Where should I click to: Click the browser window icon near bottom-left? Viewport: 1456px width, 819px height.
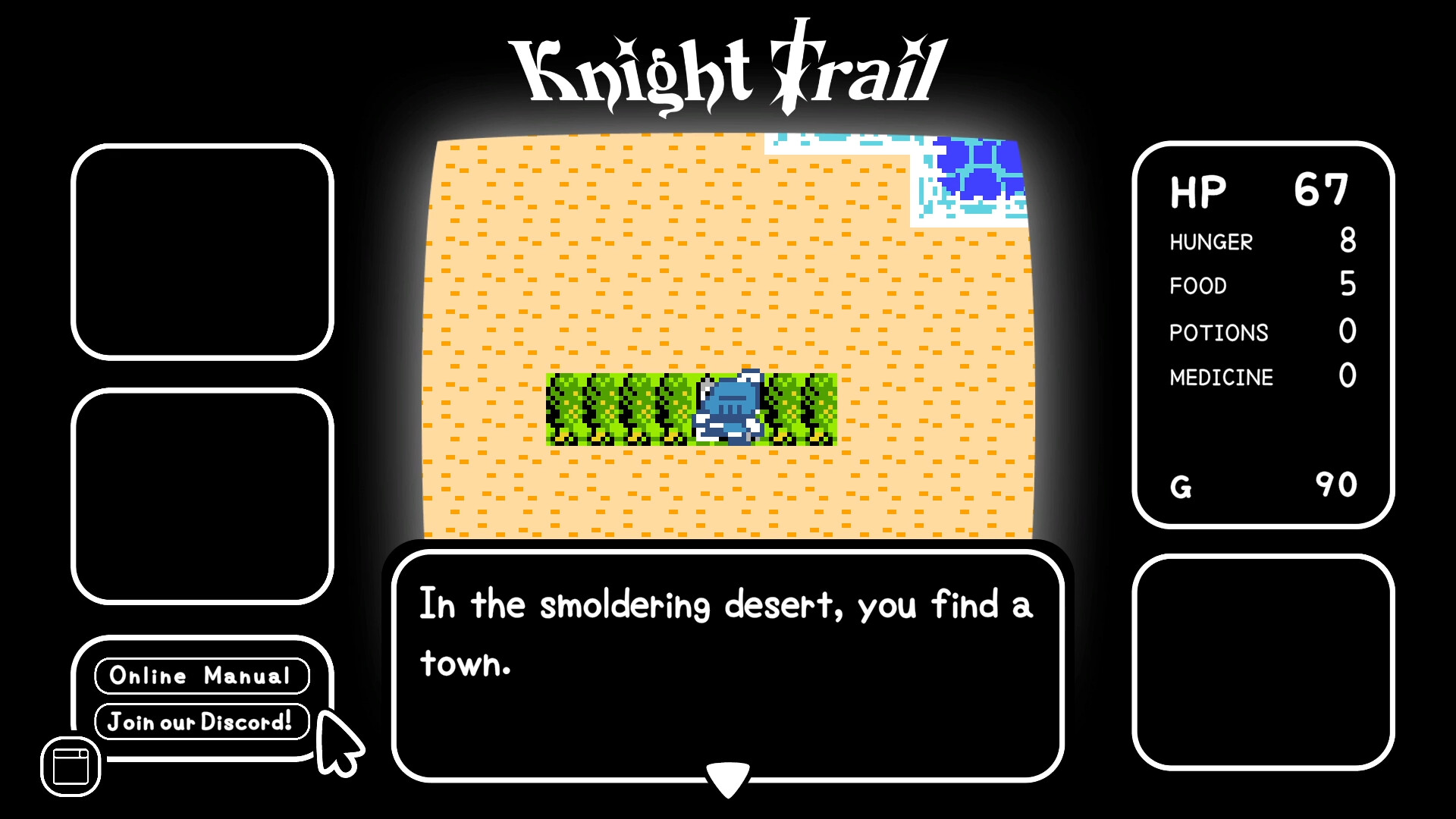pos(69,765)
